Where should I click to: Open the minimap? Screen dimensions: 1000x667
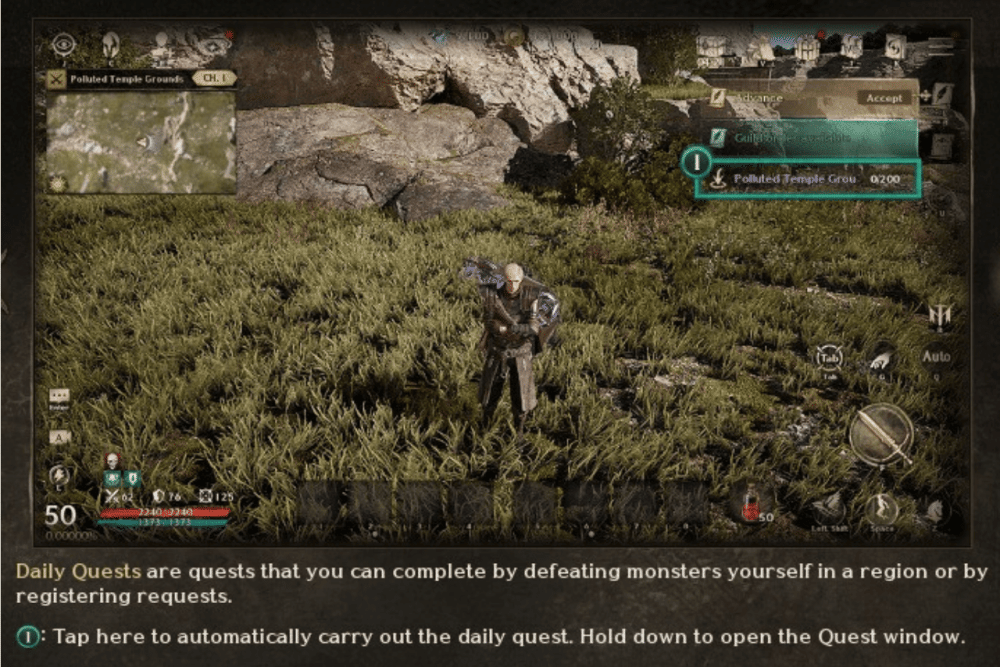[x=140, y=142]
